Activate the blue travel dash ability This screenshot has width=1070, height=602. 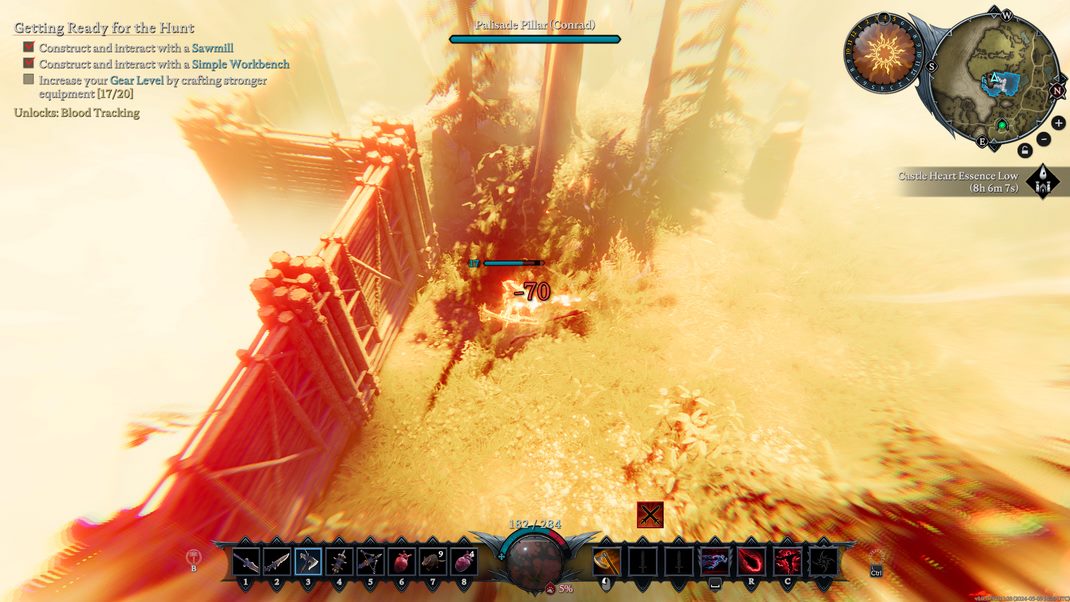point(715,561)
